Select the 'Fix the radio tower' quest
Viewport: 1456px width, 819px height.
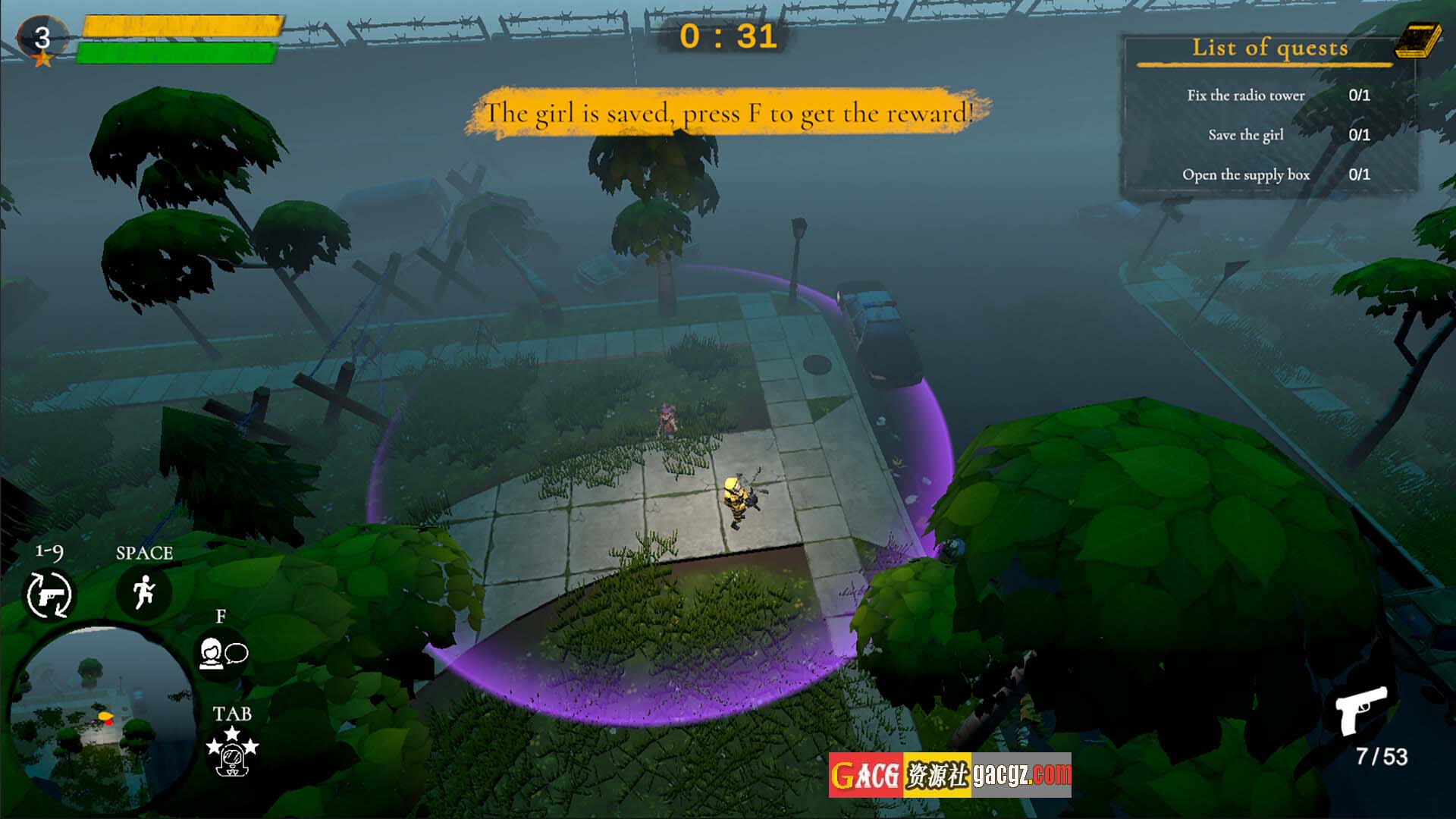tap(1246, 96)
